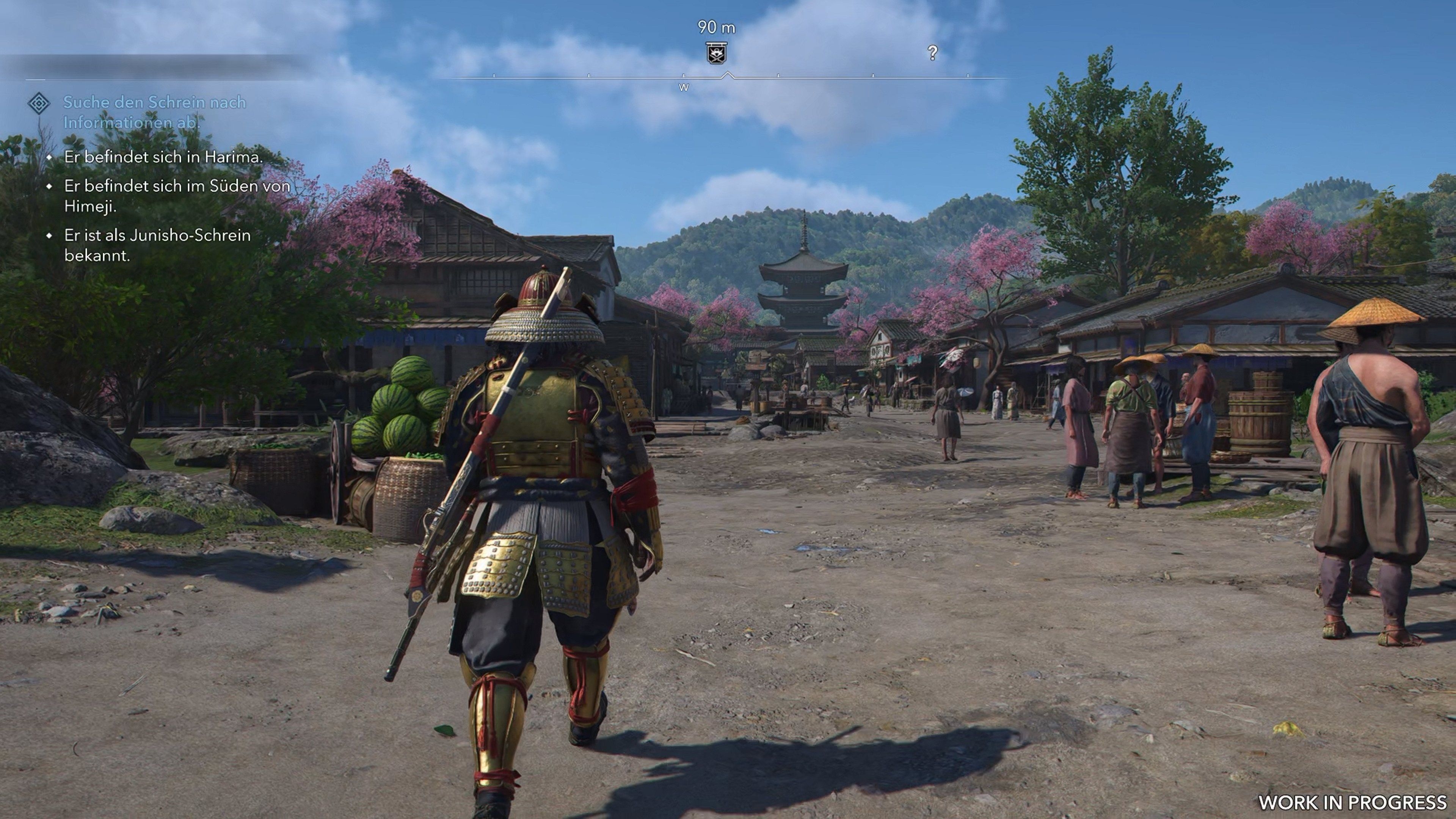
Task: Select the "Suche den Schrein" objective text
Action: coord(154,112)
